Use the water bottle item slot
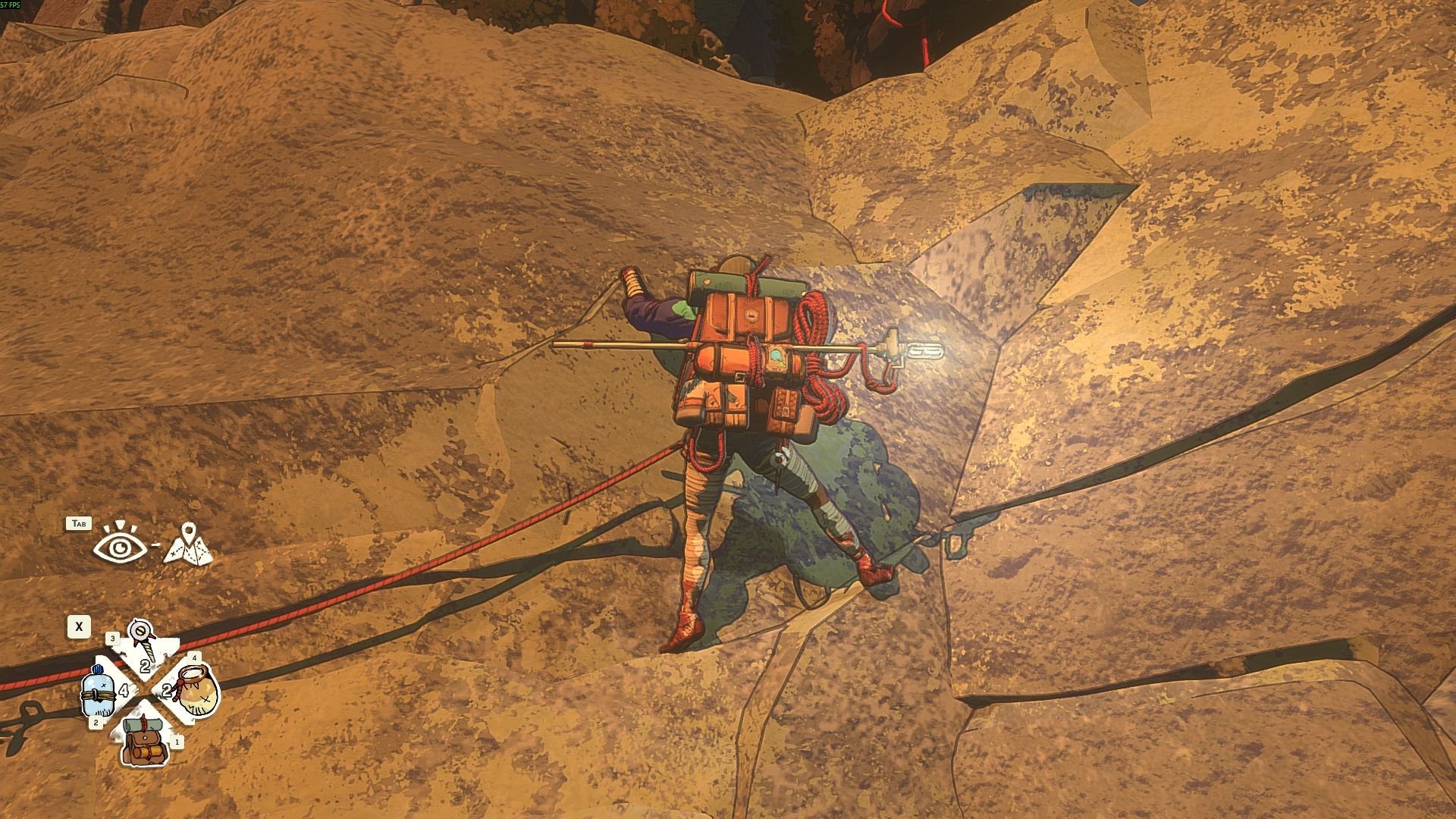Image resolution: width=1456 pixels, height=819 pixels. (99, 692)
